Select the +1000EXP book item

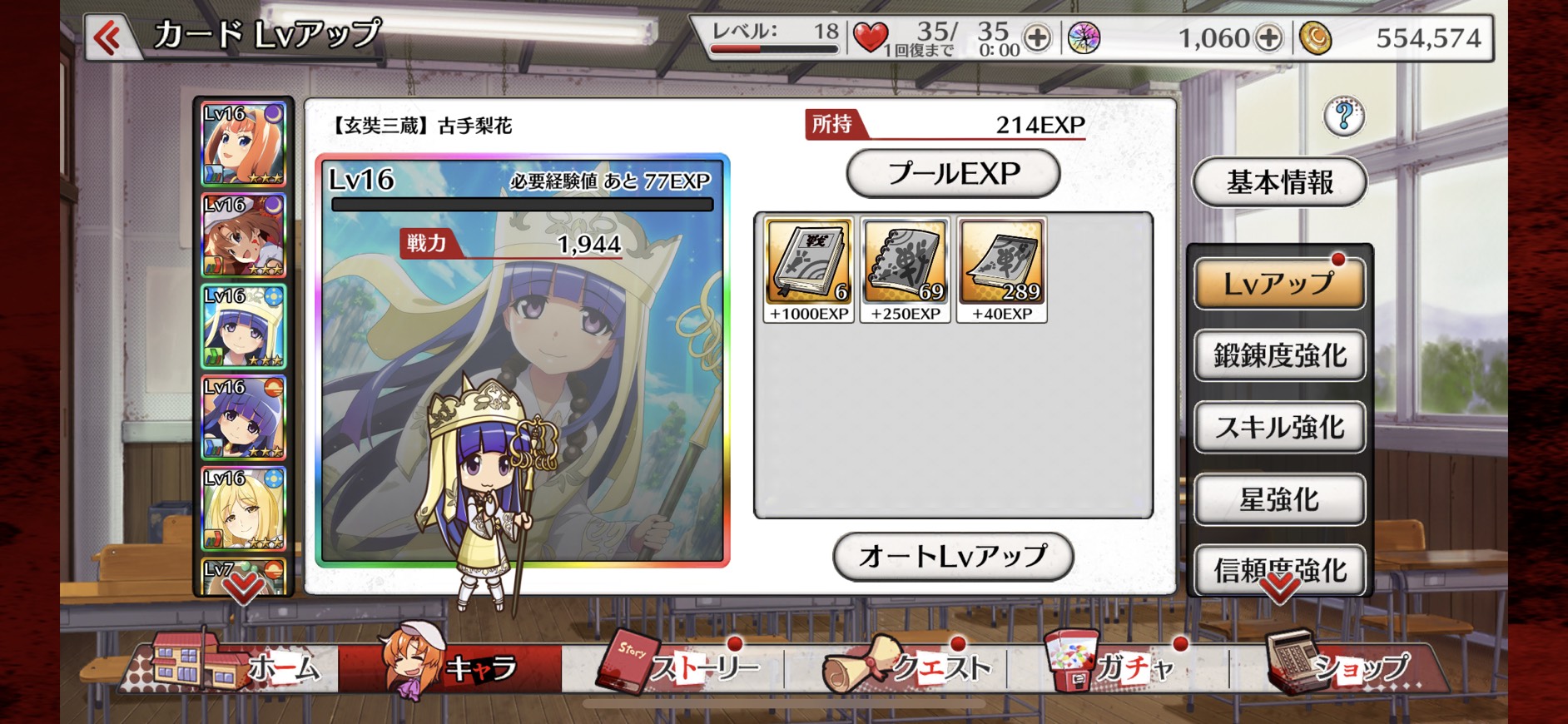pos(809,270)
